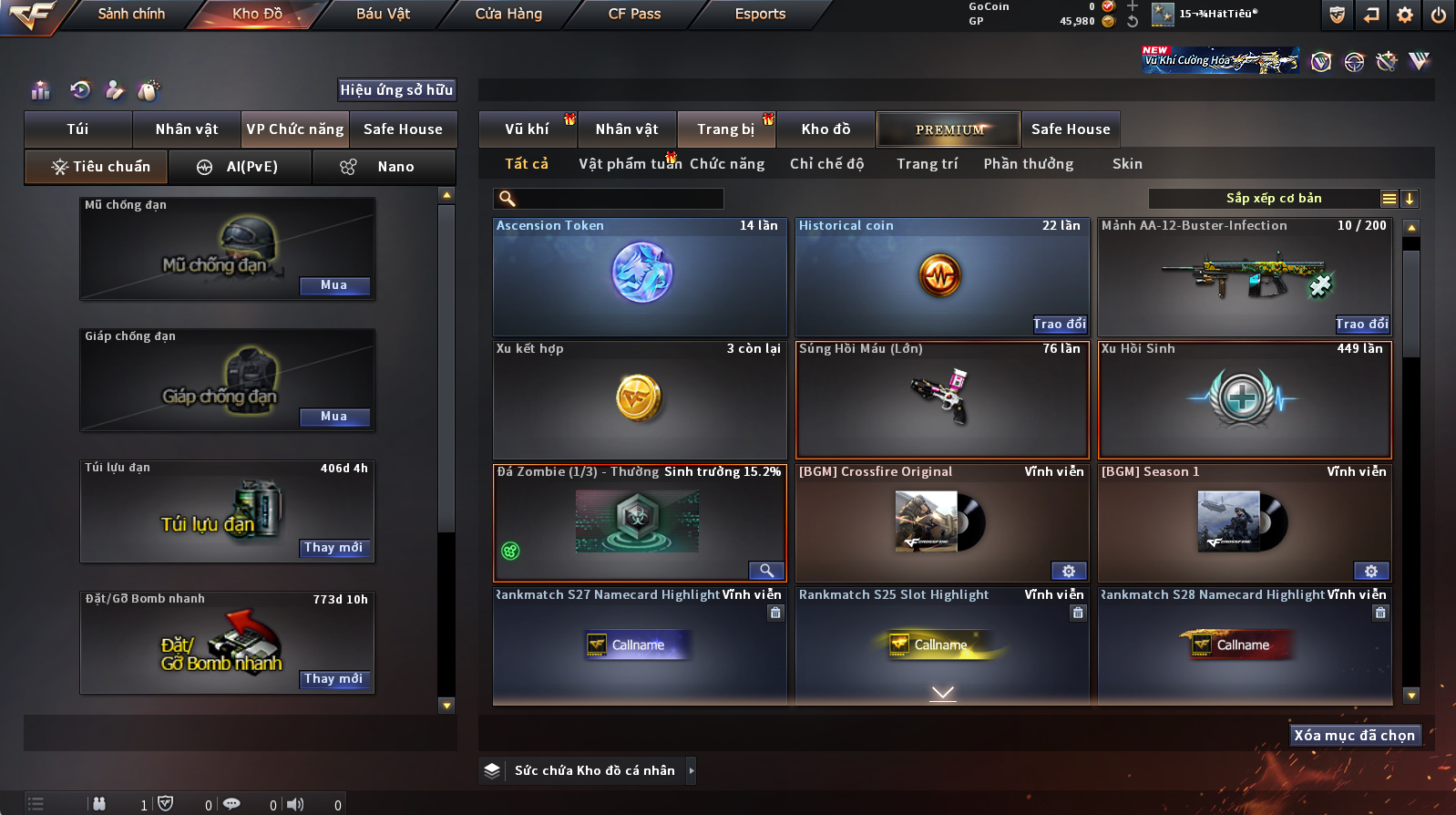
Task: Click Xóa mục đã chọn button
Action: pos(1355,736)
